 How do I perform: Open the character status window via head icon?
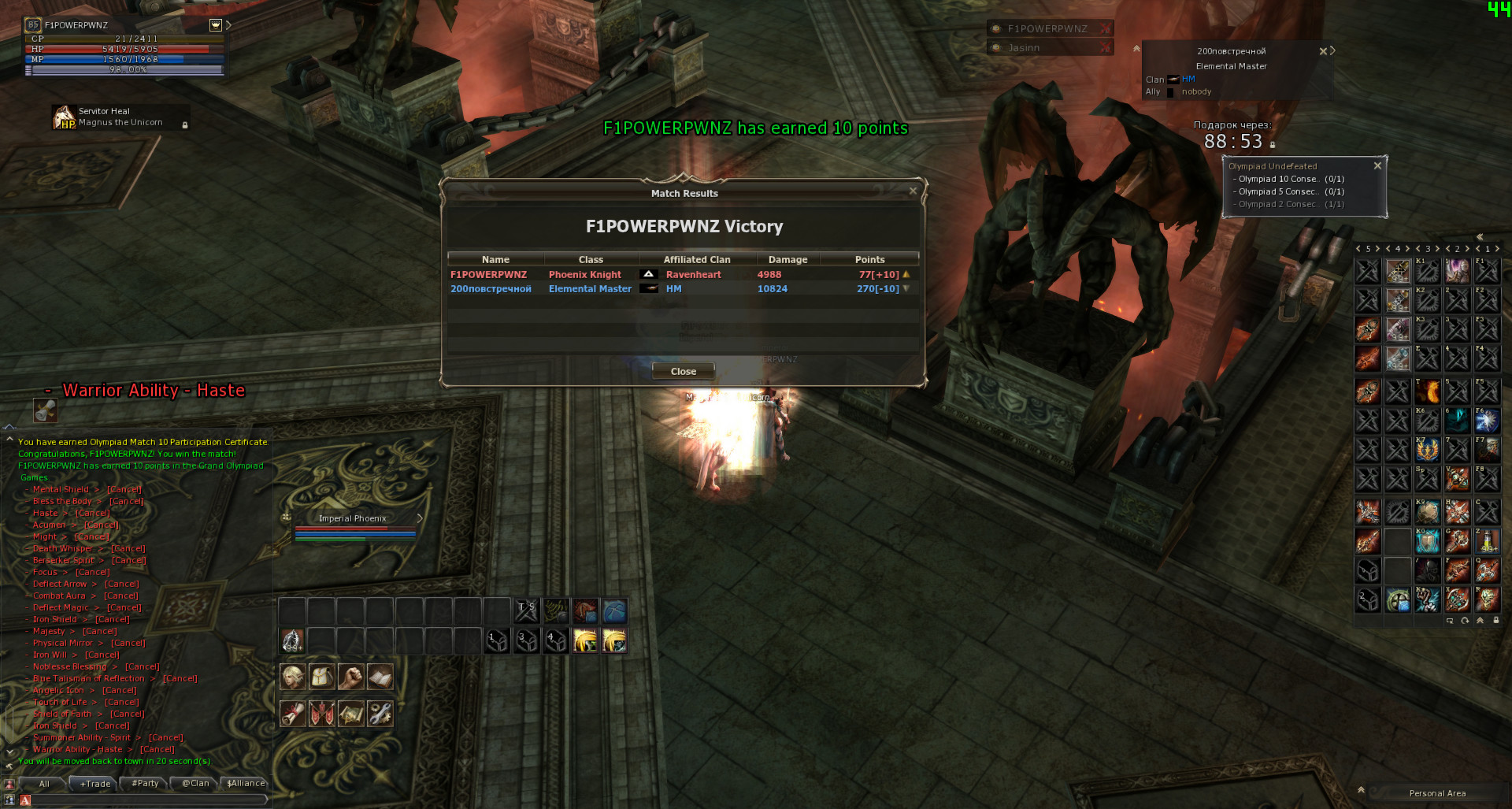(x=292, y=676)
